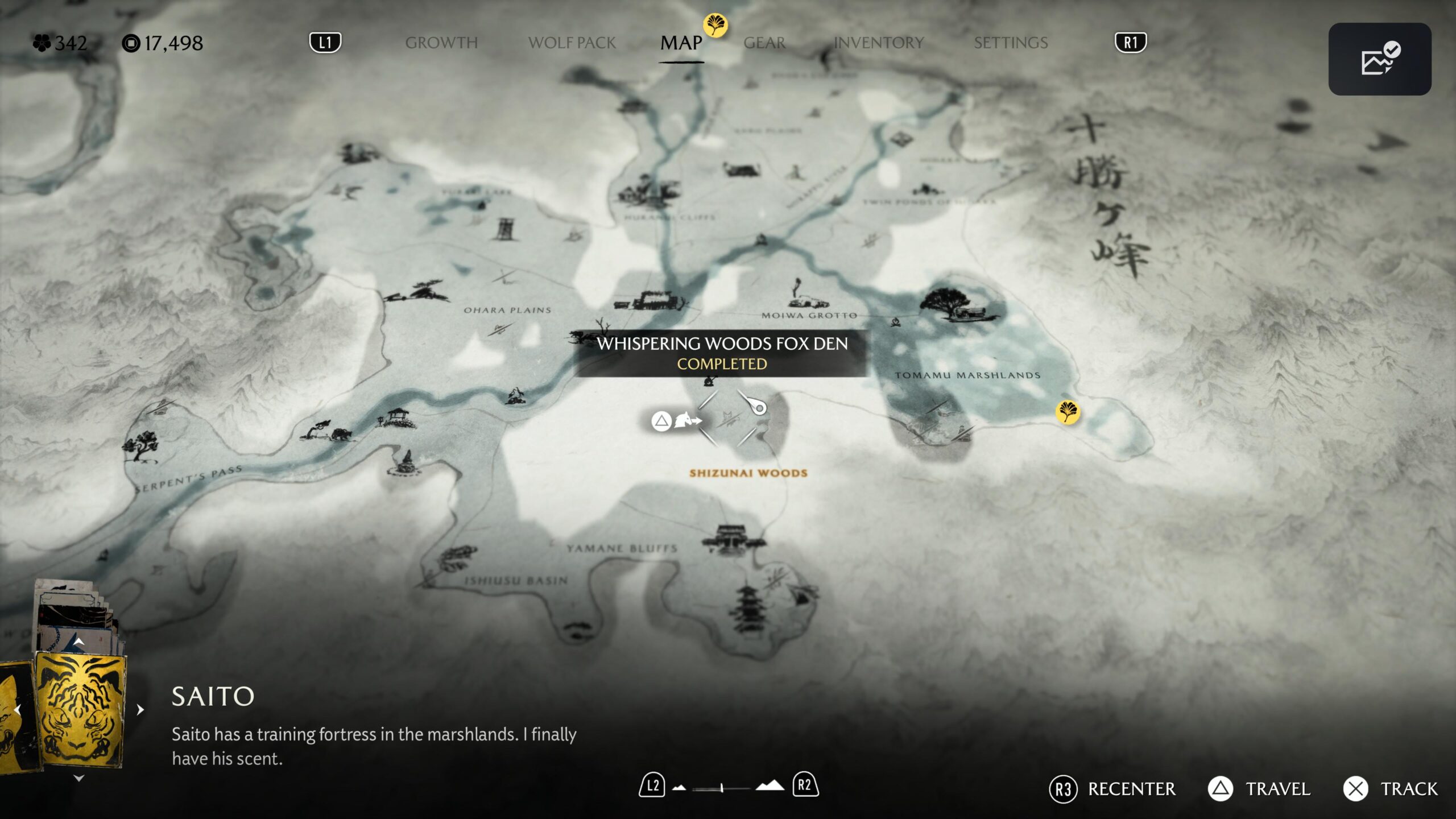Select the Map tab
Screen dimensions: 1456x819
click(681, 43)
